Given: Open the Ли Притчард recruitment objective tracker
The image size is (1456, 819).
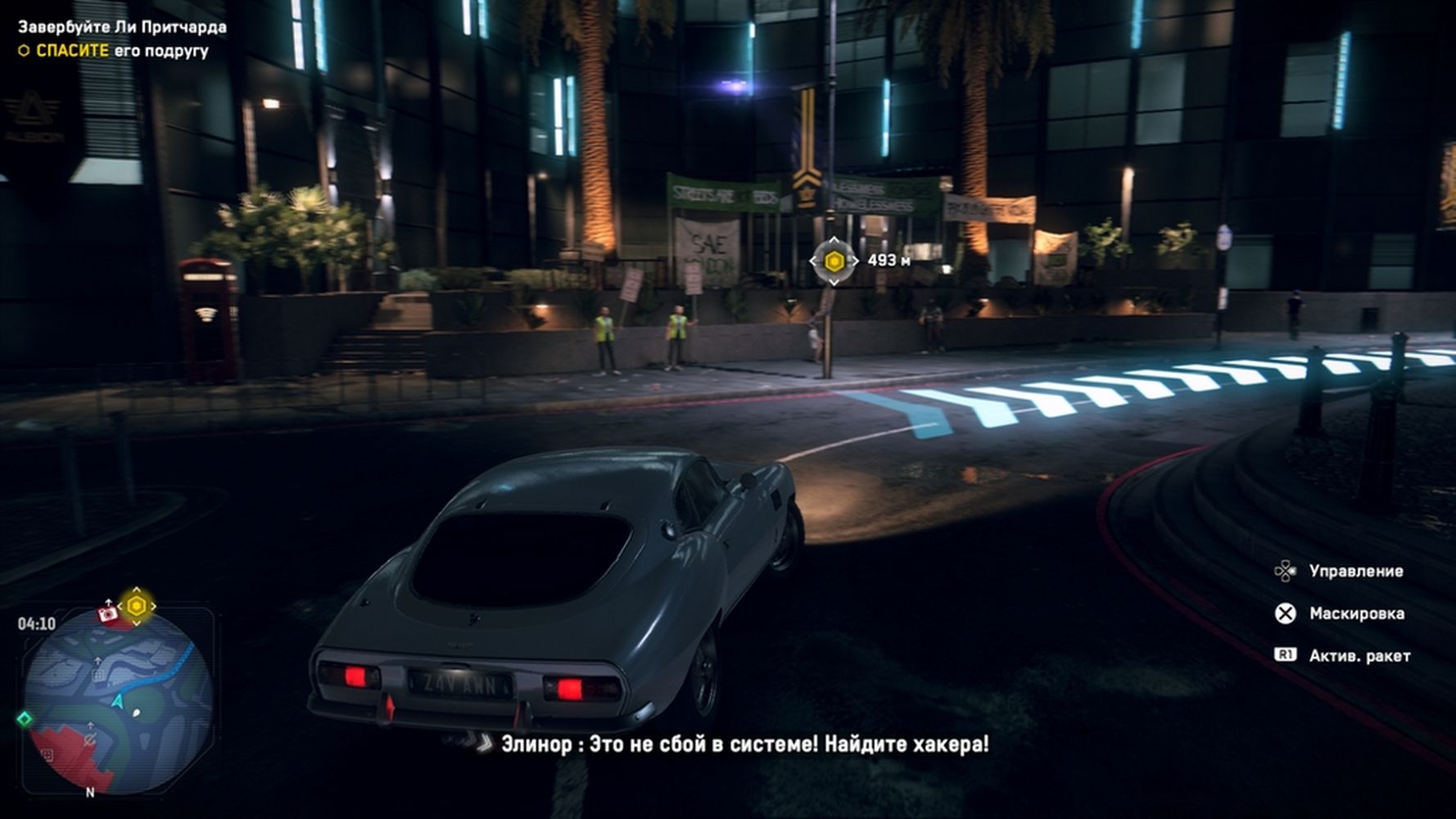Looking at the screenshot, I should pyautogui.click(x=122, y=27).
